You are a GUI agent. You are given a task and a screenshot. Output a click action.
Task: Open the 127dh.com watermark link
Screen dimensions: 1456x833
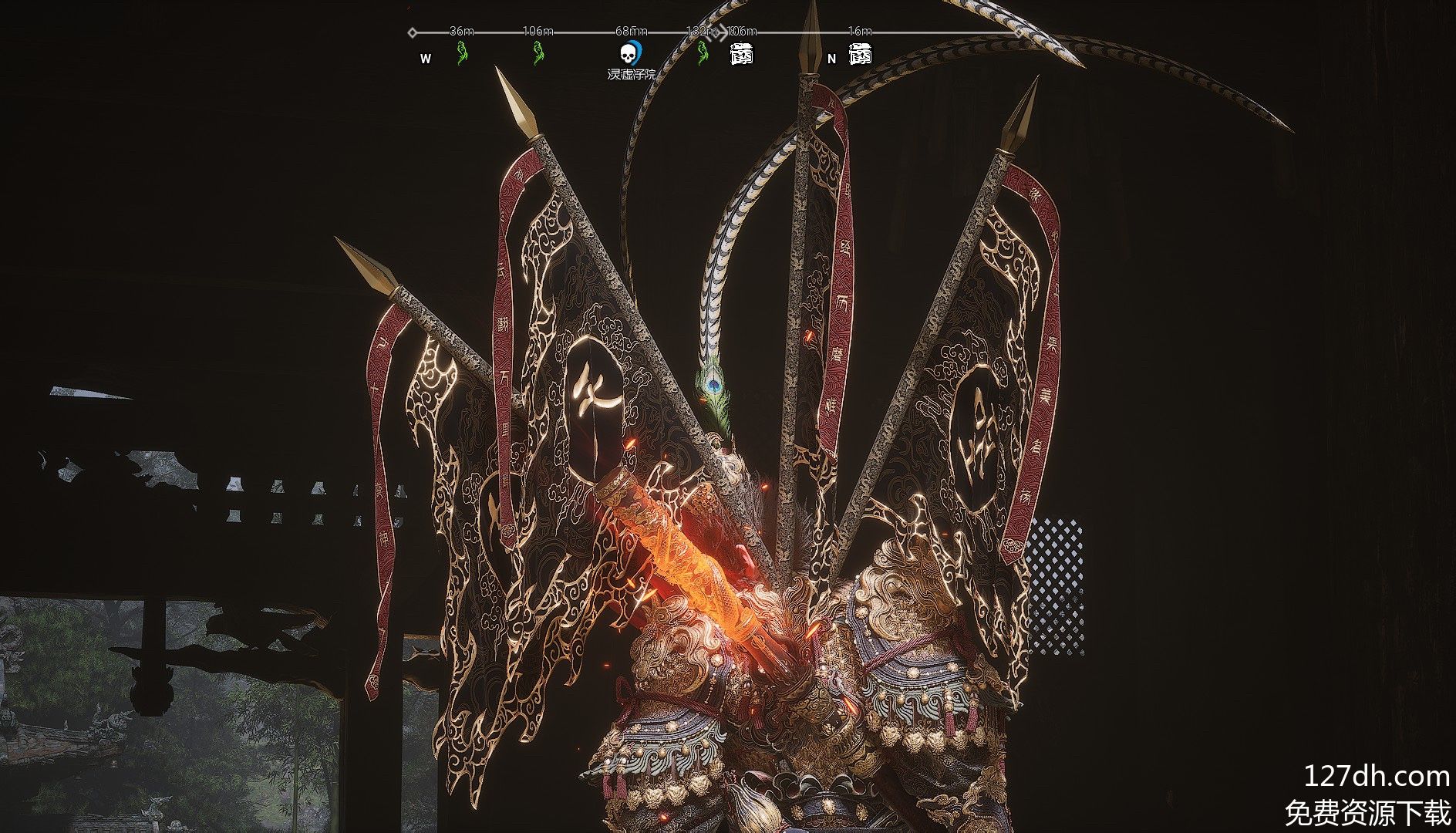[1376, 776]
